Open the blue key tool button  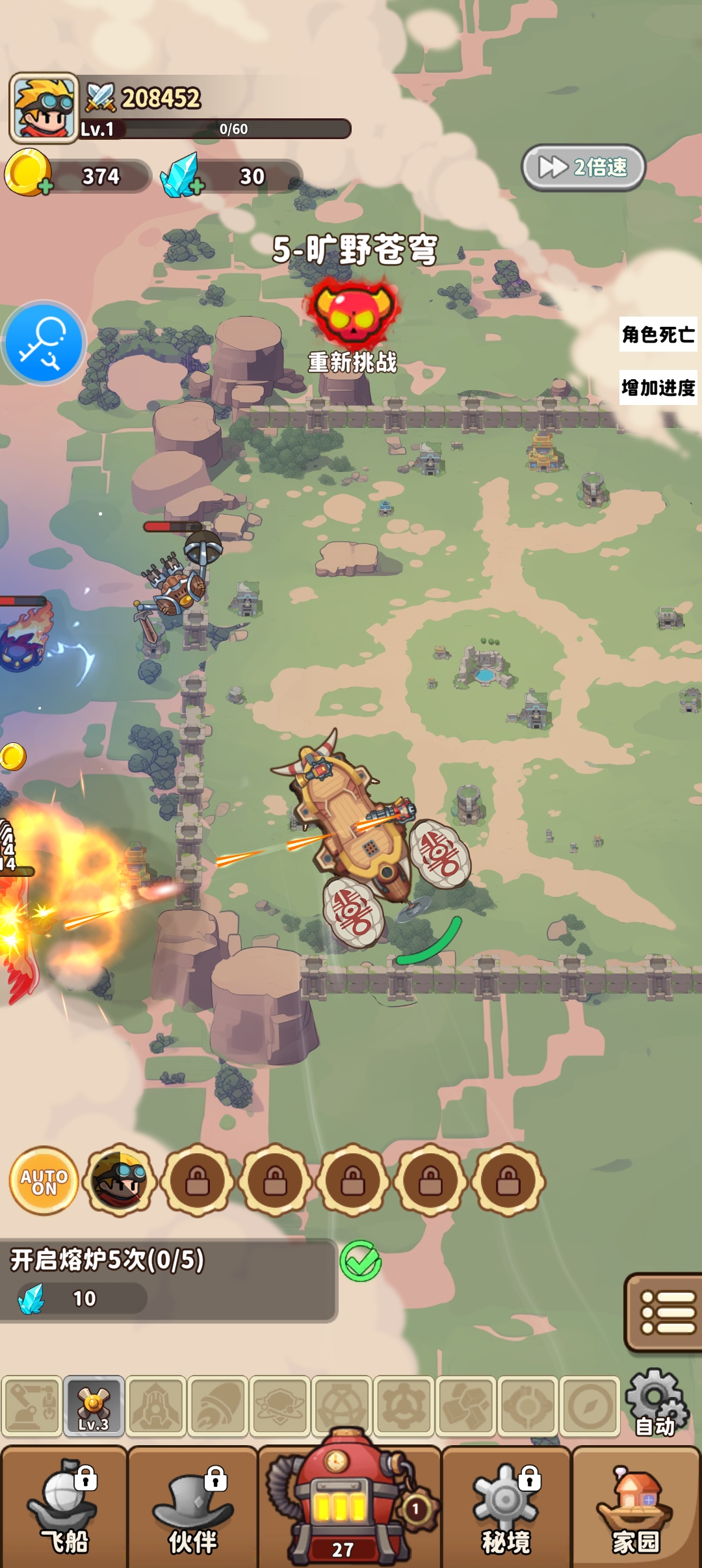[44, 342]
